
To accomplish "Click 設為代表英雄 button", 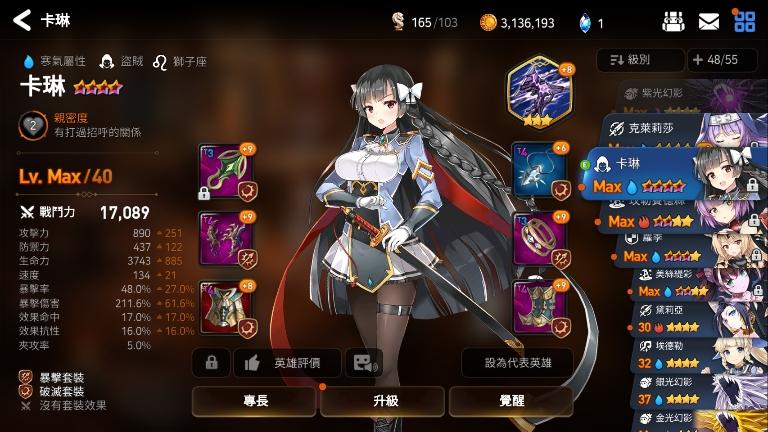I will pos(517,363).
